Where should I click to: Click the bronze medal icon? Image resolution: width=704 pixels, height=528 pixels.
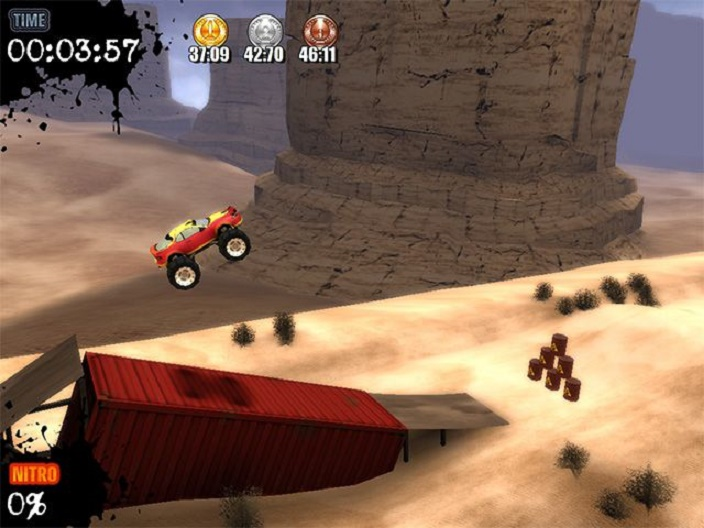click(x=319, y=30)
